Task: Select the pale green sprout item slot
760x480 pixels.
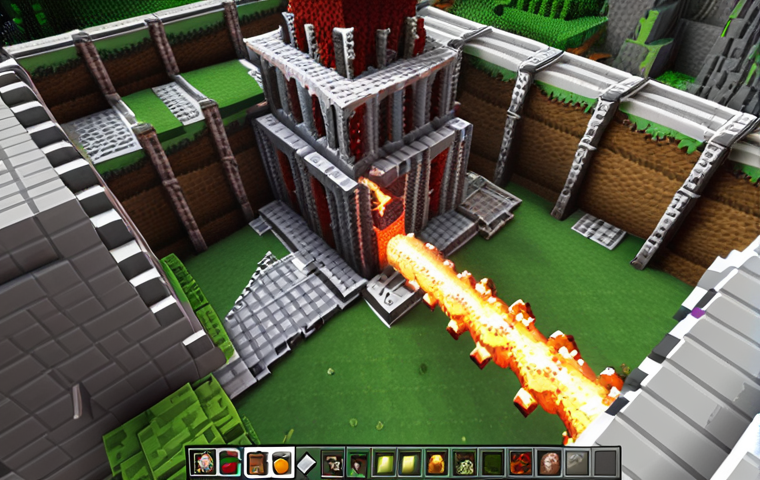Action: 464,463
